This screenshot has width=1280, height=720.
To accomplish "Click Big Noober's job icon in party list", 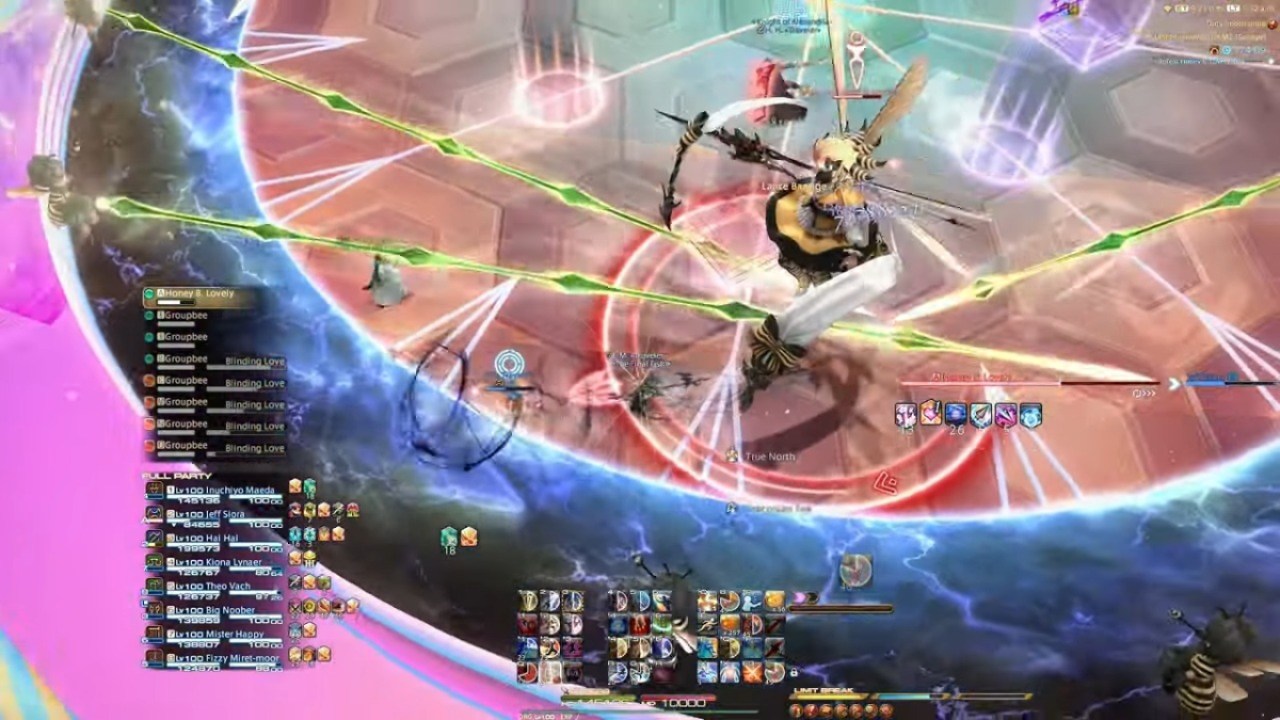I will click(x=172, y=609).
